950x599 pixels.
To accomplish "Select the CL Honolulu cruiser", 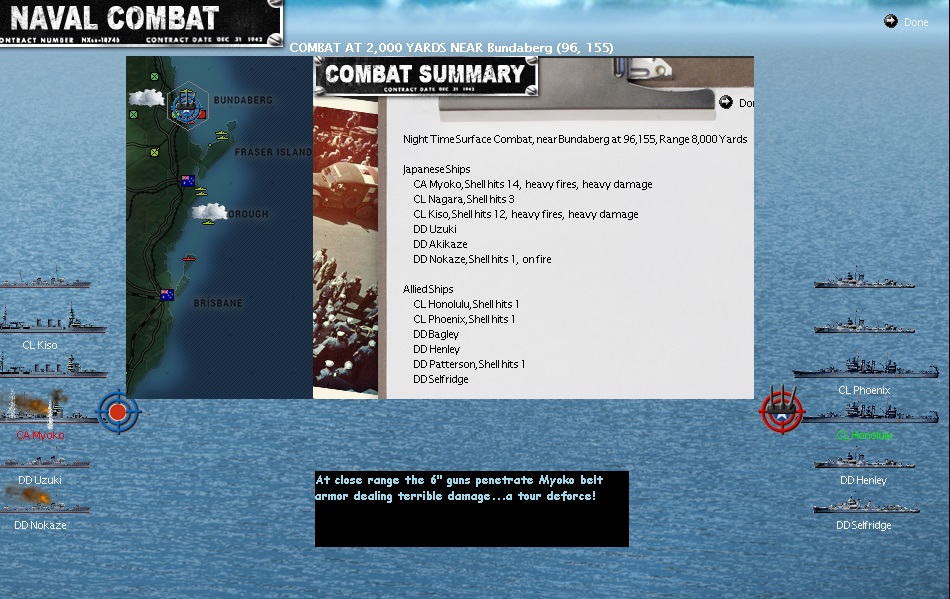I will [863, 413].
